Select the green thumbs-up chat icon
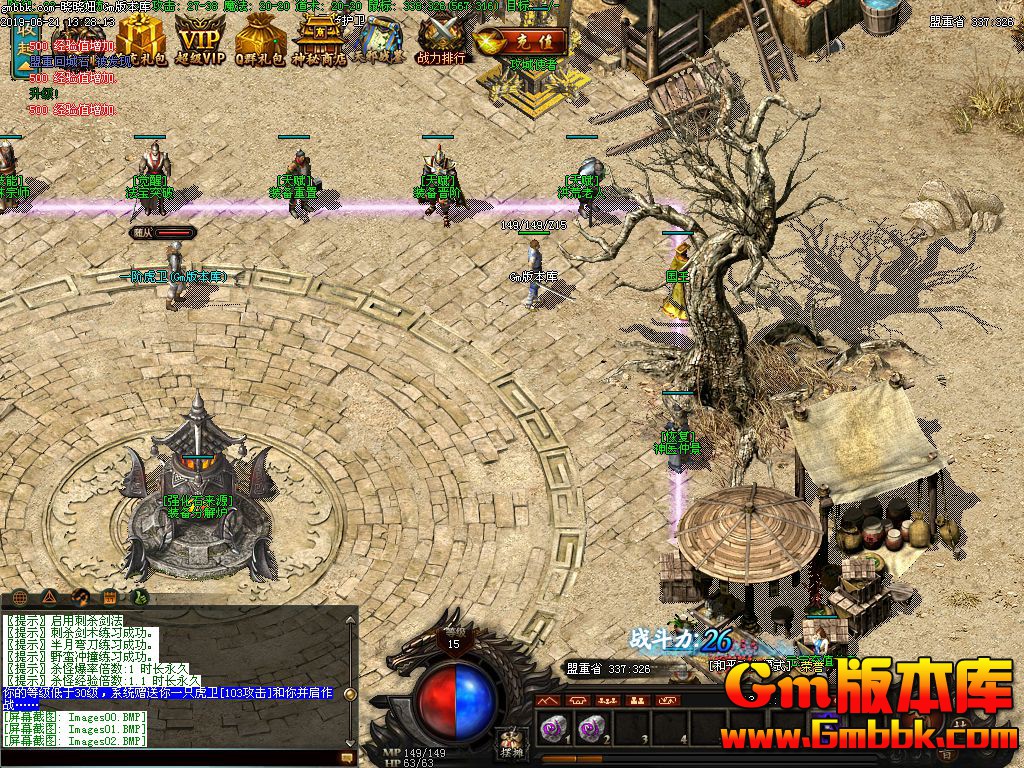Screen dimensions: 1024x768 [x=139, y=597]
